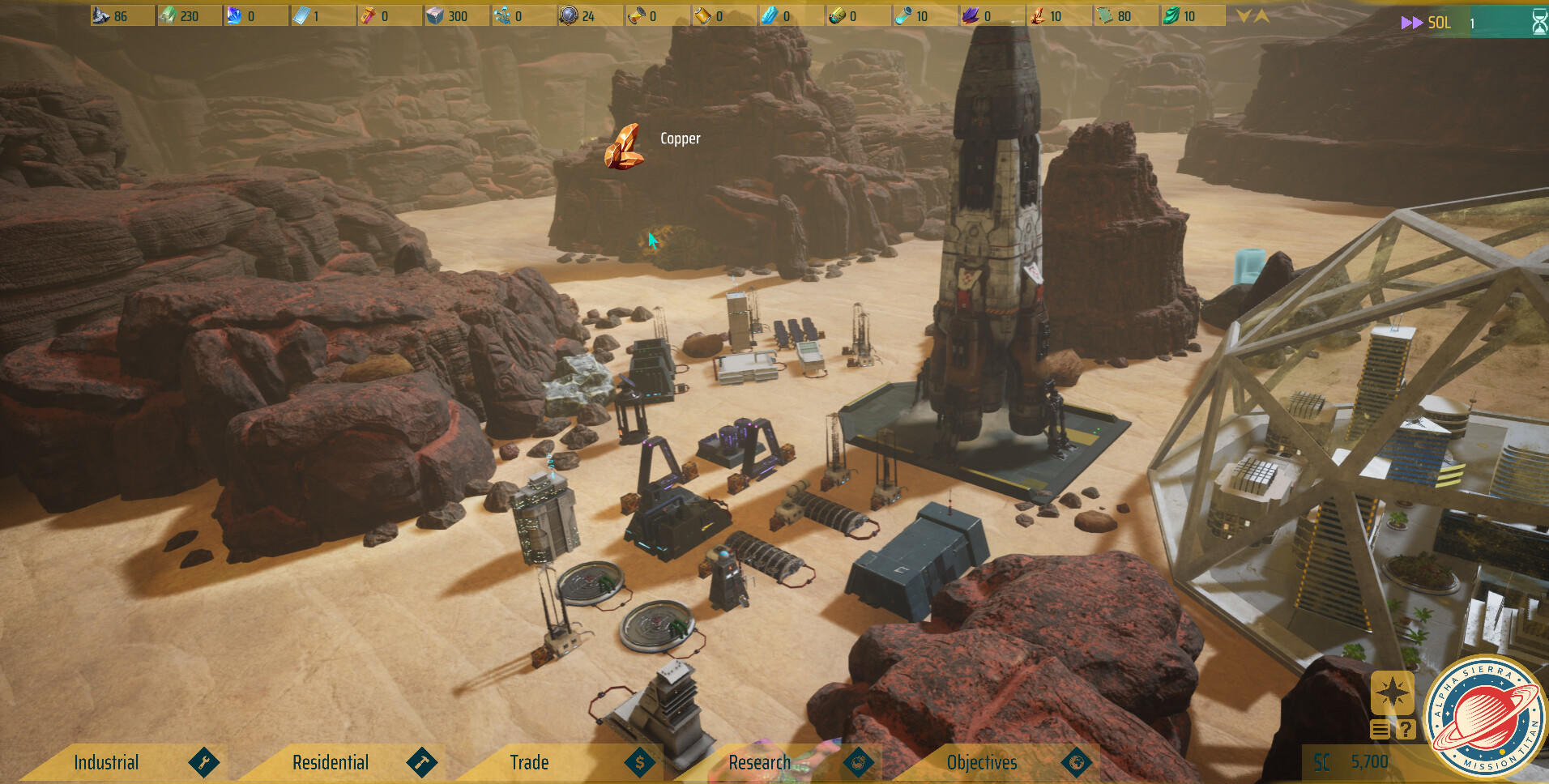
Task: Click the purple fast-forward speed arrows
Action: pos(1411,23)
